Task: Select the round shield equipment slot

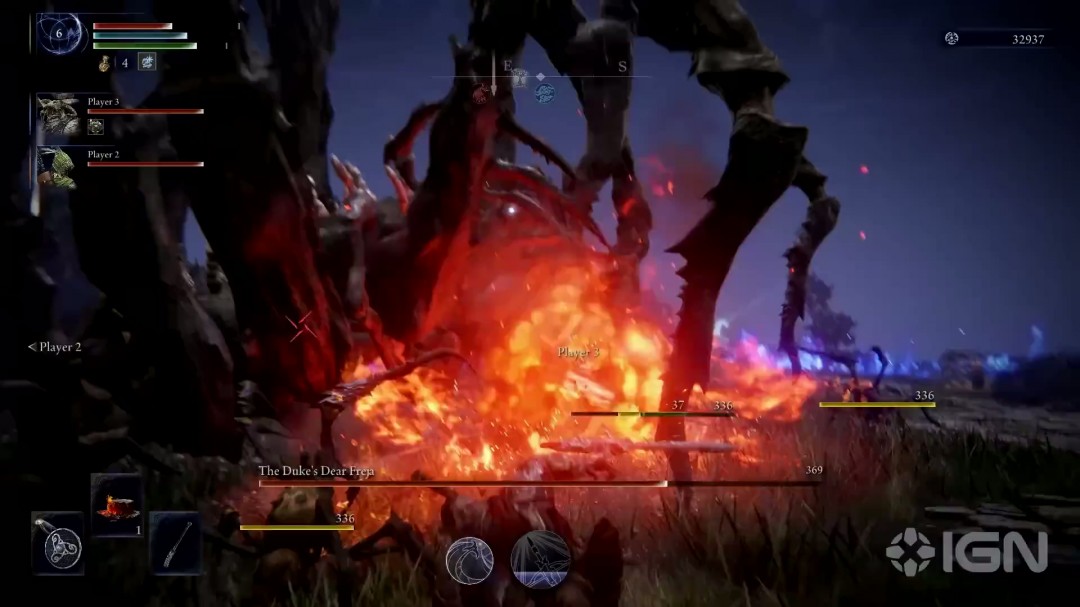Action: coord(57,543)
